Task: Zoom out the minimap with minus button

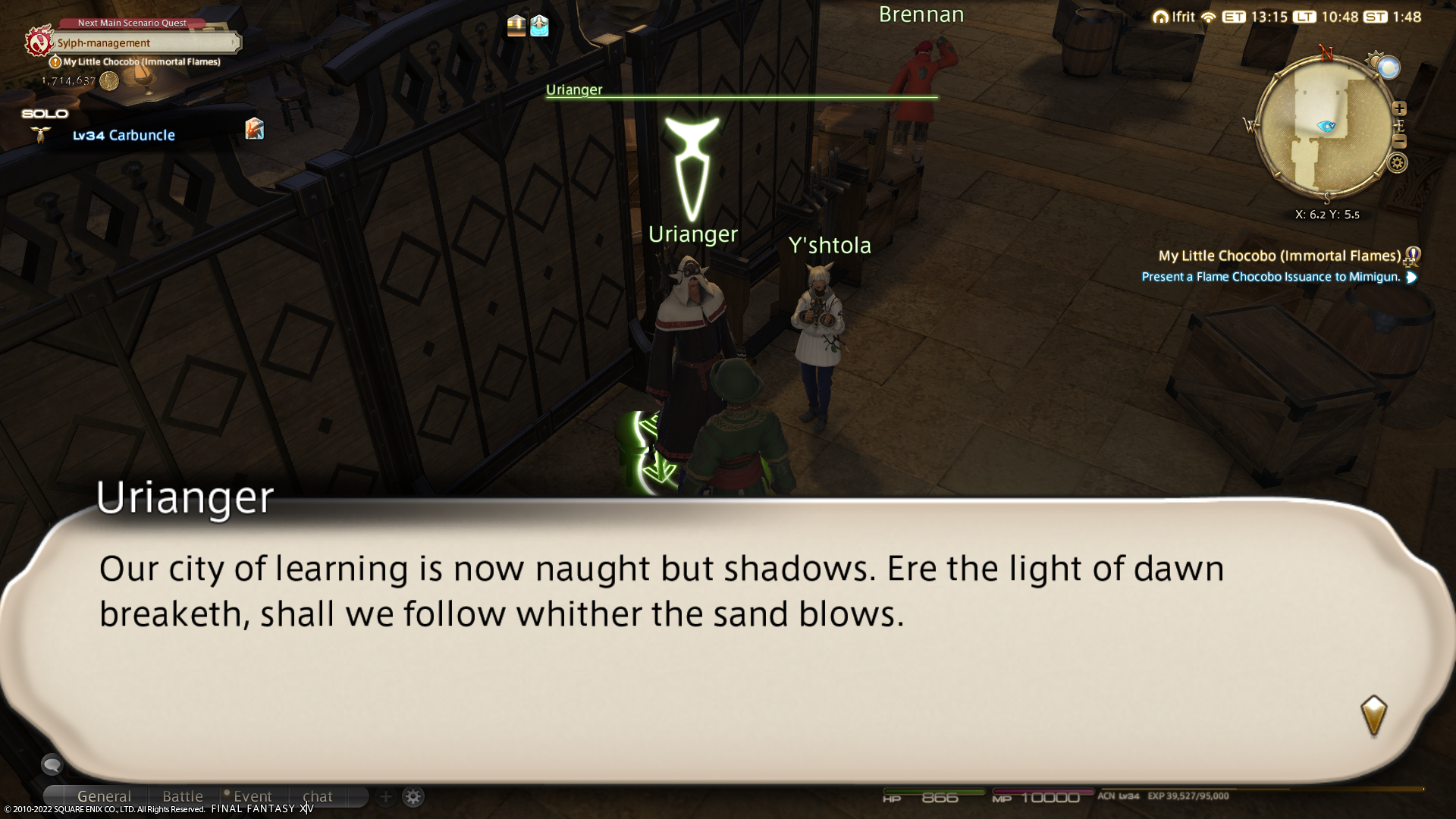Action: [1399, 142]
